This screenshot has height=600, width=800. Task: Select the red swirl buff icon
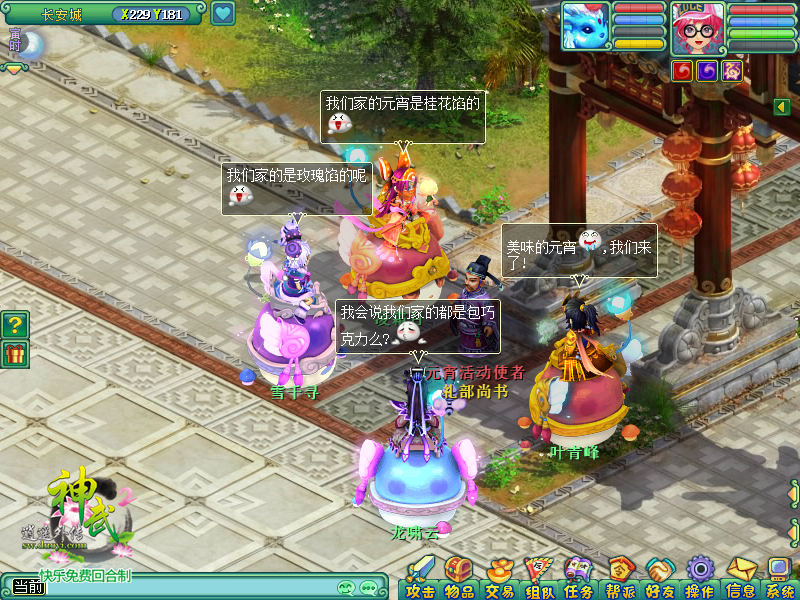(683, 70)
